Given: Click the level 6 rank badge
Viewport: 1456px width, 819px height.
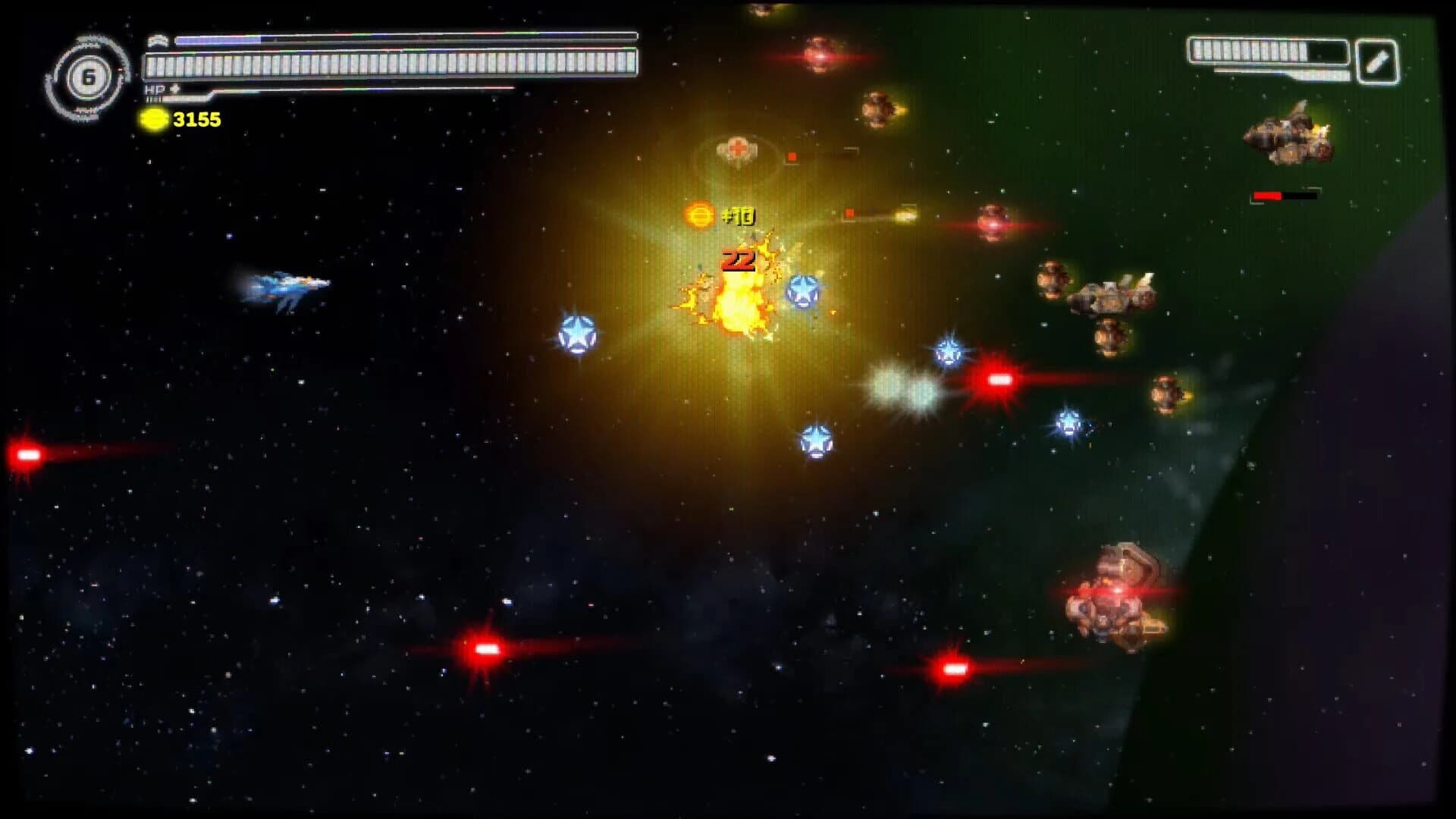Looking at the screenshot, I should (x=89, y=76).
